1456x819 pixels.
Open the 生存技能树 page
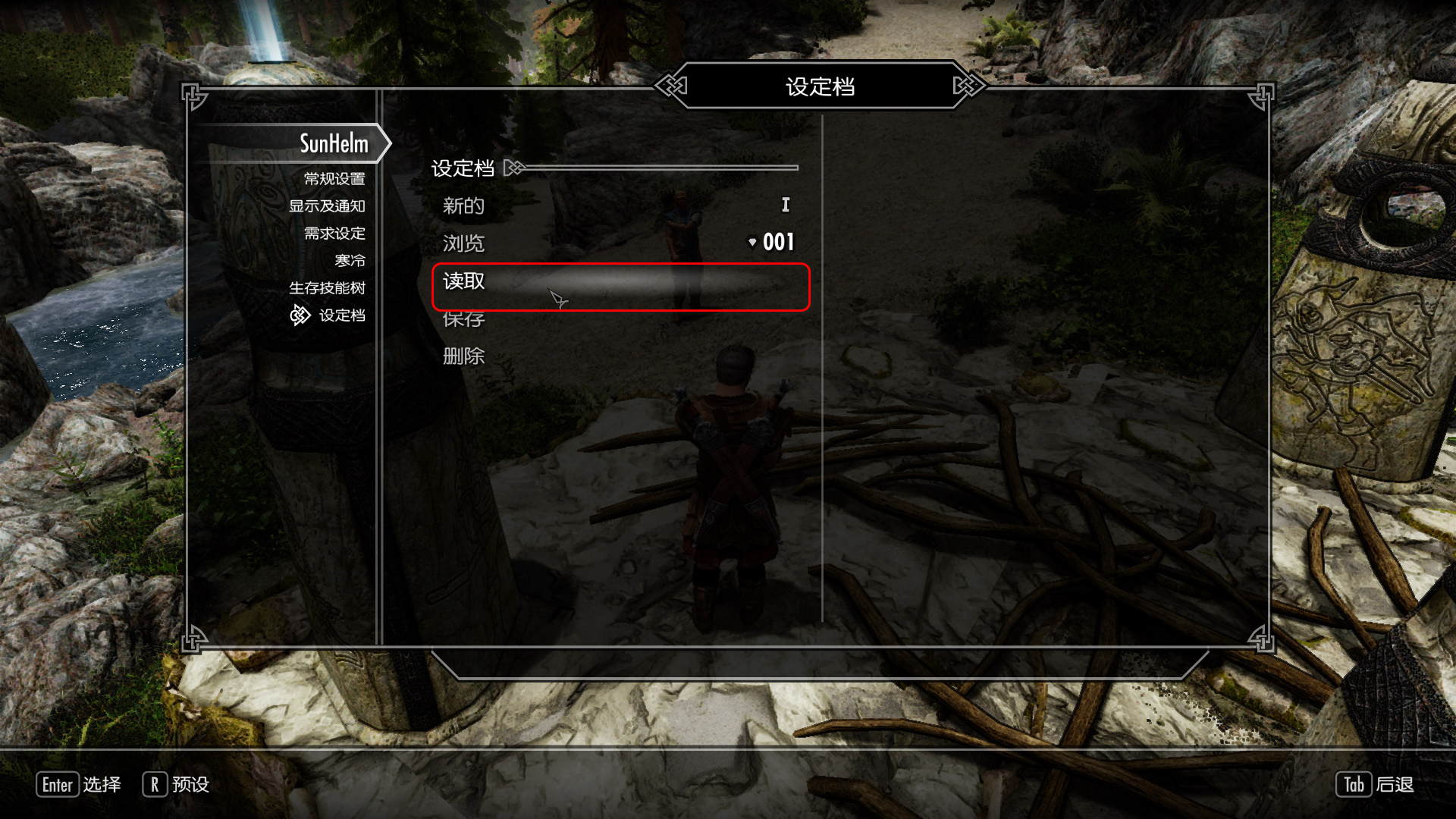327,288
